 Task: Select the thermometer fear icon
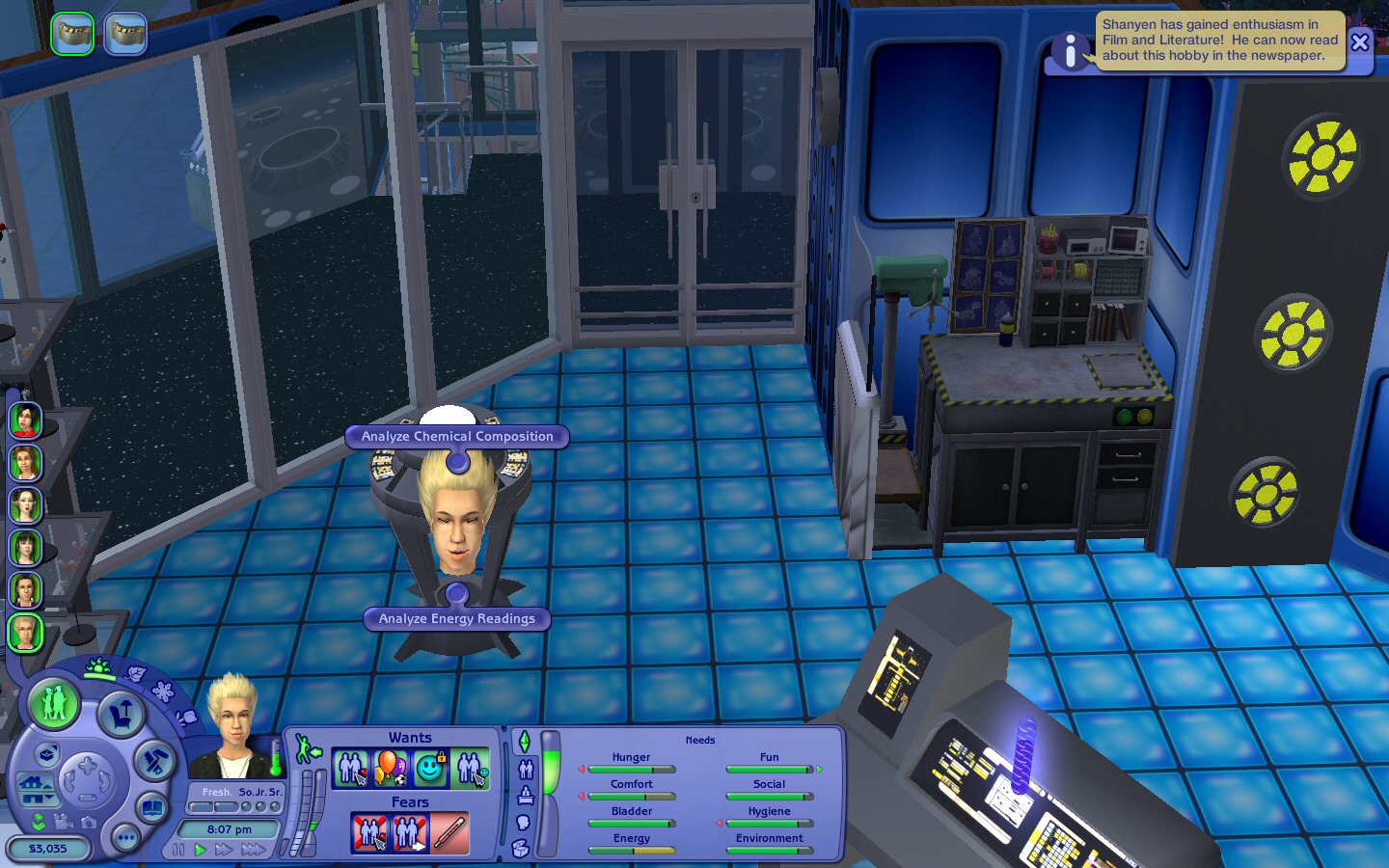pyautogui.click(x=449, y=833)
